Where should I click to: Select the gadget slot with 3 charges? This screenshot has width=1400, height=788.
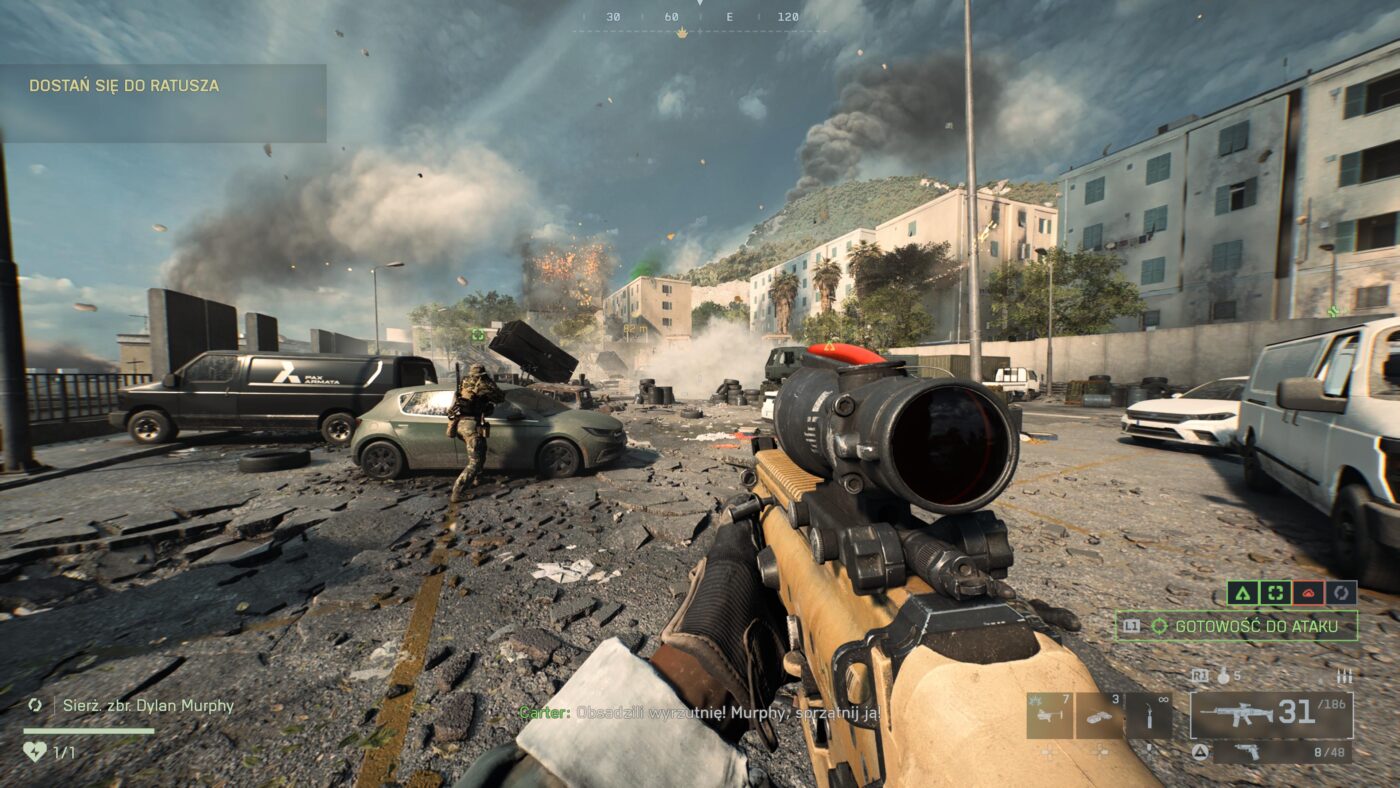coord(1099,716)
